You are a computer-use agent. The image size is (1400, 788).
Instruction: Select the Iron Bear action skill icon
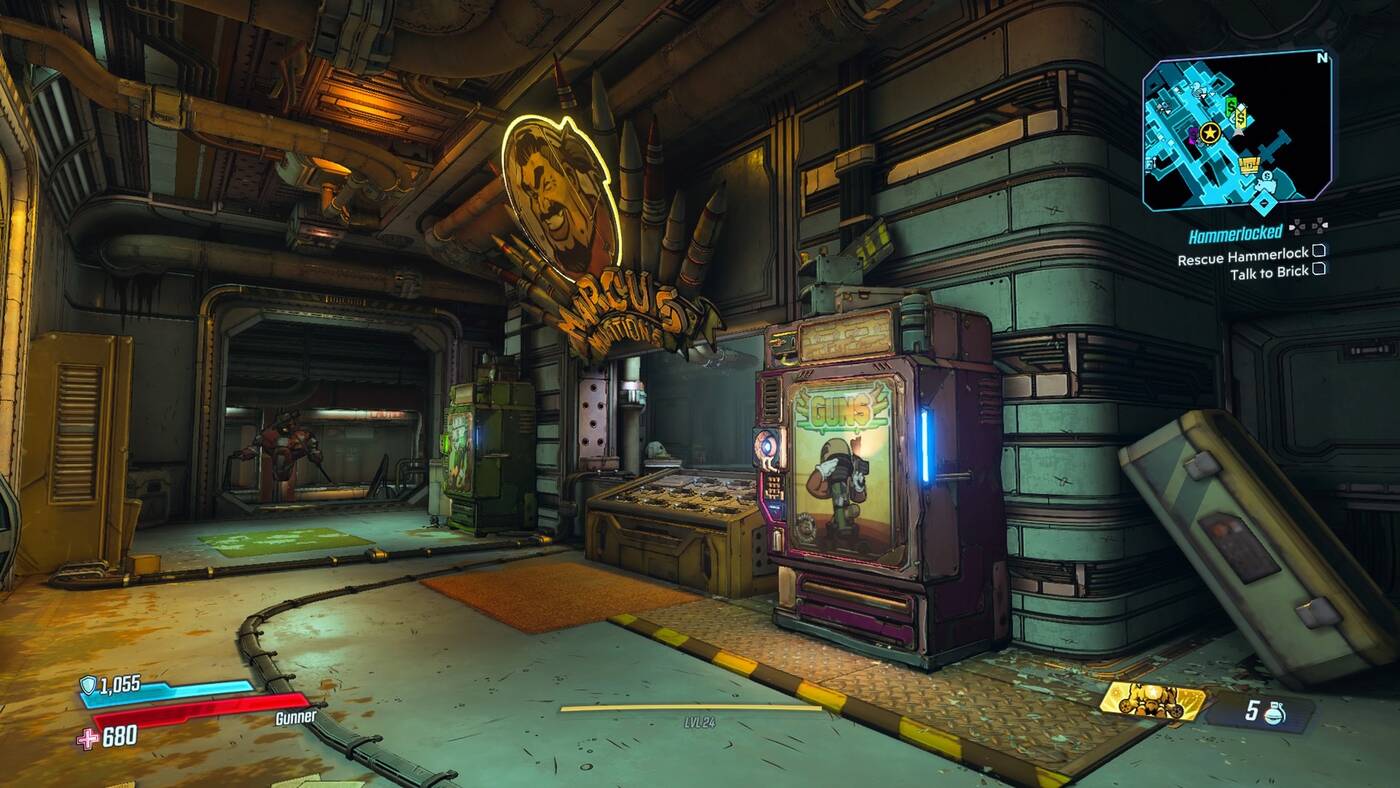point(1152,701)
